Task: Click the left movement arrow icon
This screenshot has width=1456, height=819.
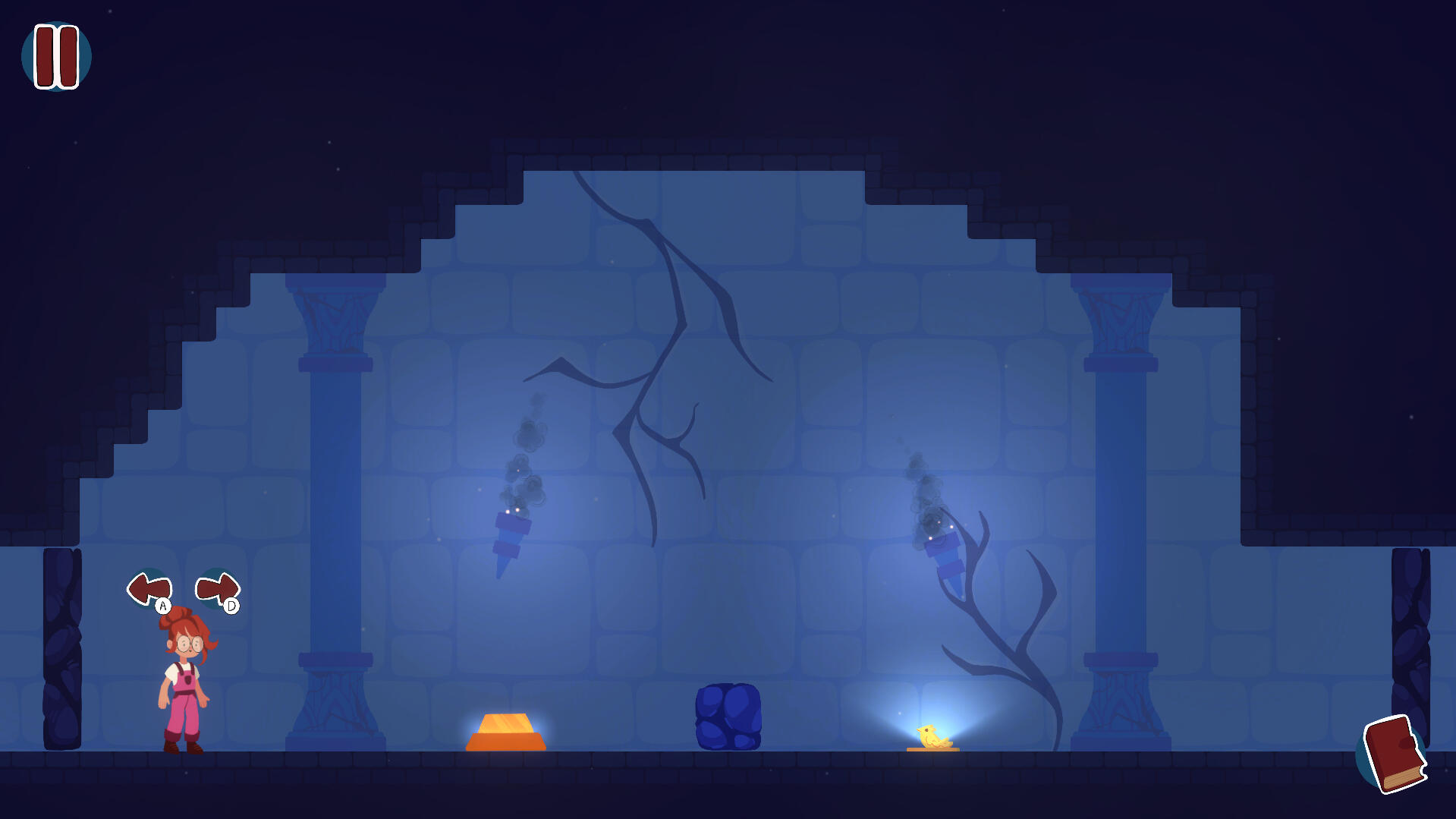Action: (149, 588)
